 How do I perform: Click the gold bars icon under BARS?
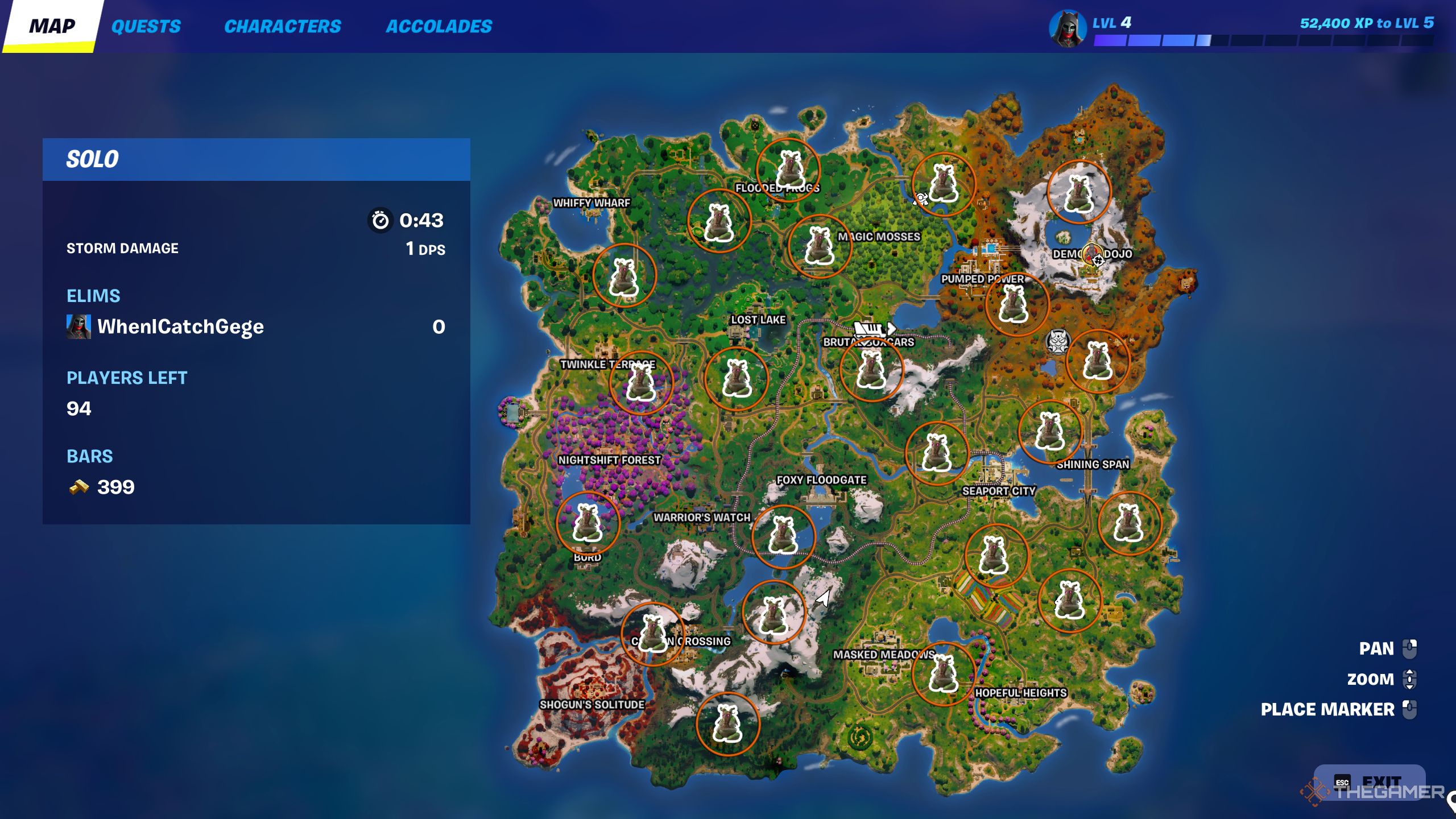[x=78, y=487]
